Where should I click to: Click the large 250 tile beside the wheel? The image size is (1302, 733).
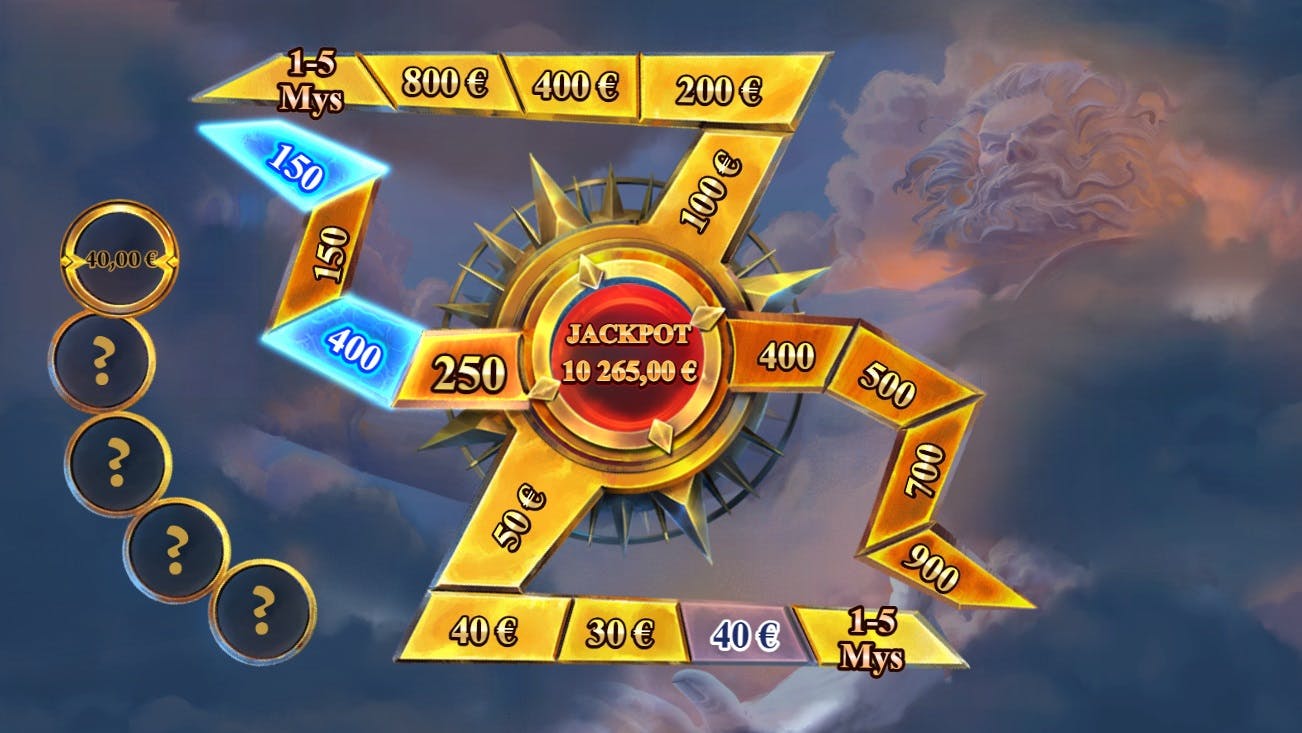tap(472, 369)
